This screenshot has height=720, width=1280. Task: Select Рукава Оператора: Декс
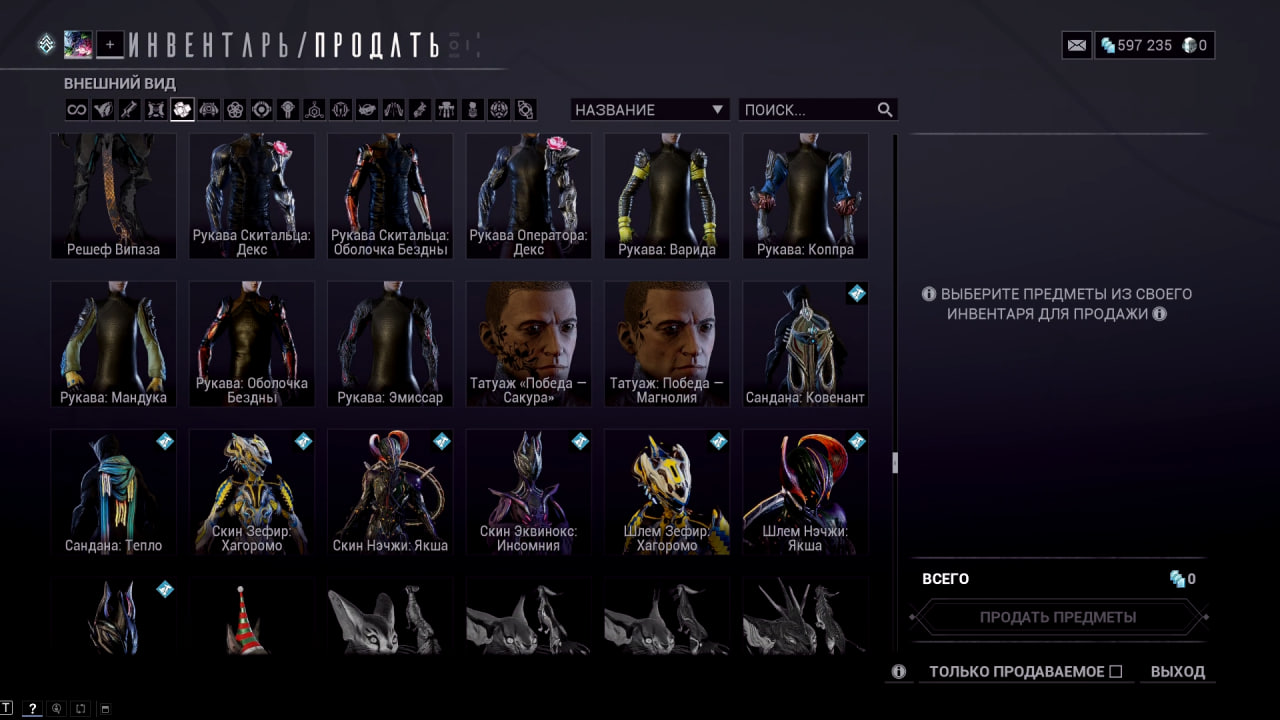click(x=528, y=196)
